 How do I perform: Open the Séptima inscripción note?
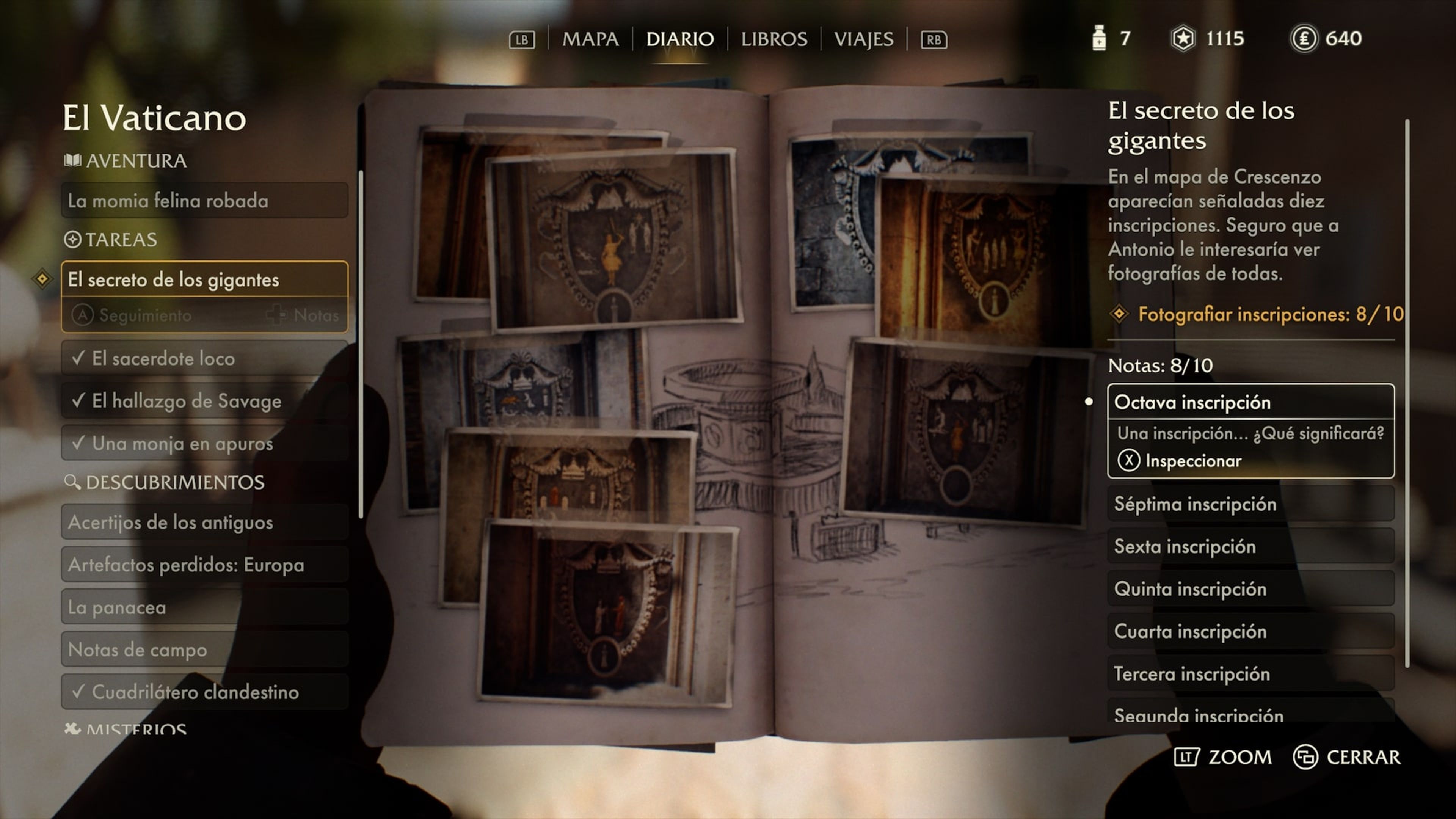[x=1250, y=504]
